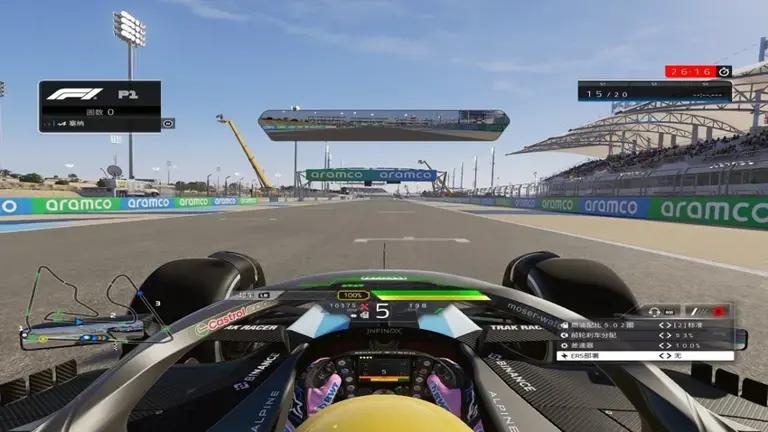Click the red record icon in MFD
Screen dimensions: 768x432
(717, 311)
